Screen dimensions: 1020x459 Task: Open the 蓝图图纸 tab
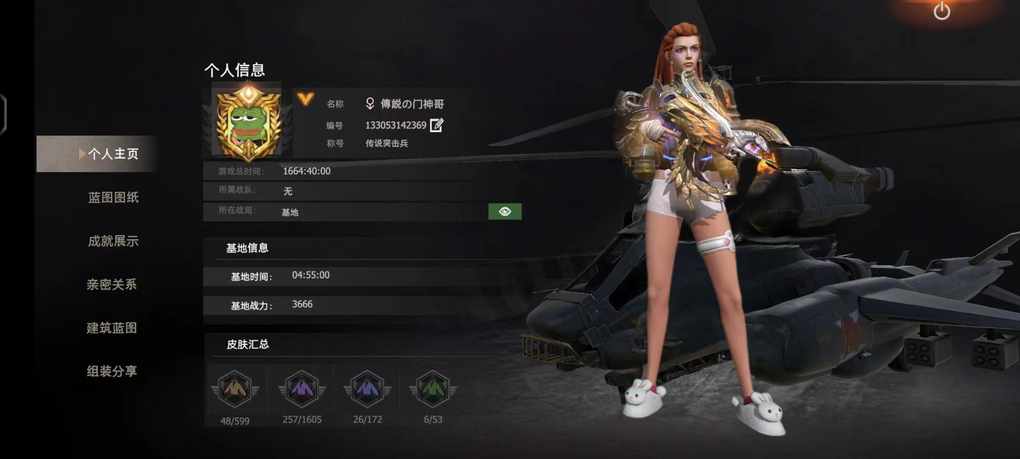[113, 197]
